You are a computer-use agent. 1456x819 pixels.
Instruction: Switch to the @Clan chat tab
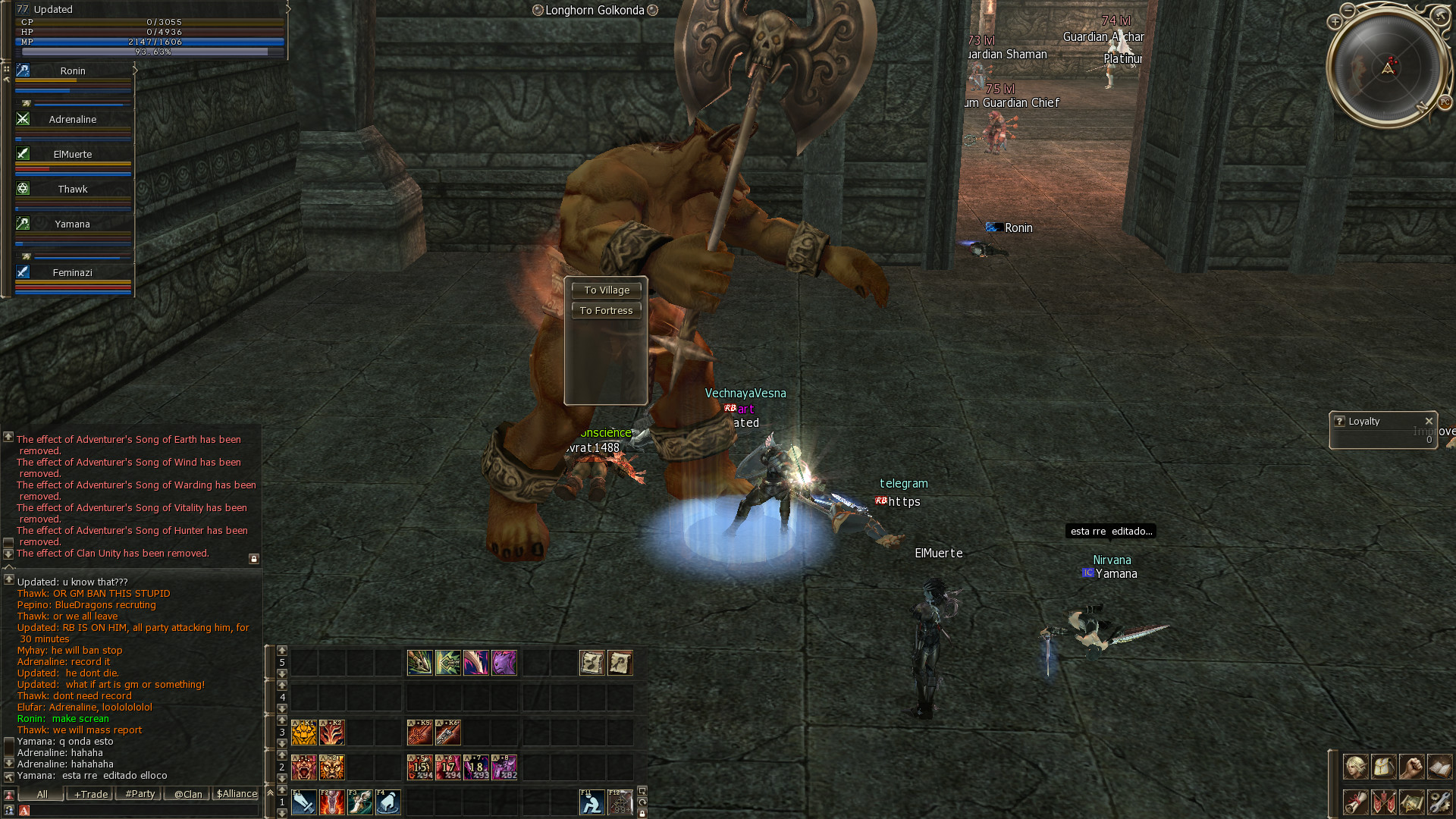click(x=188, y=794)
